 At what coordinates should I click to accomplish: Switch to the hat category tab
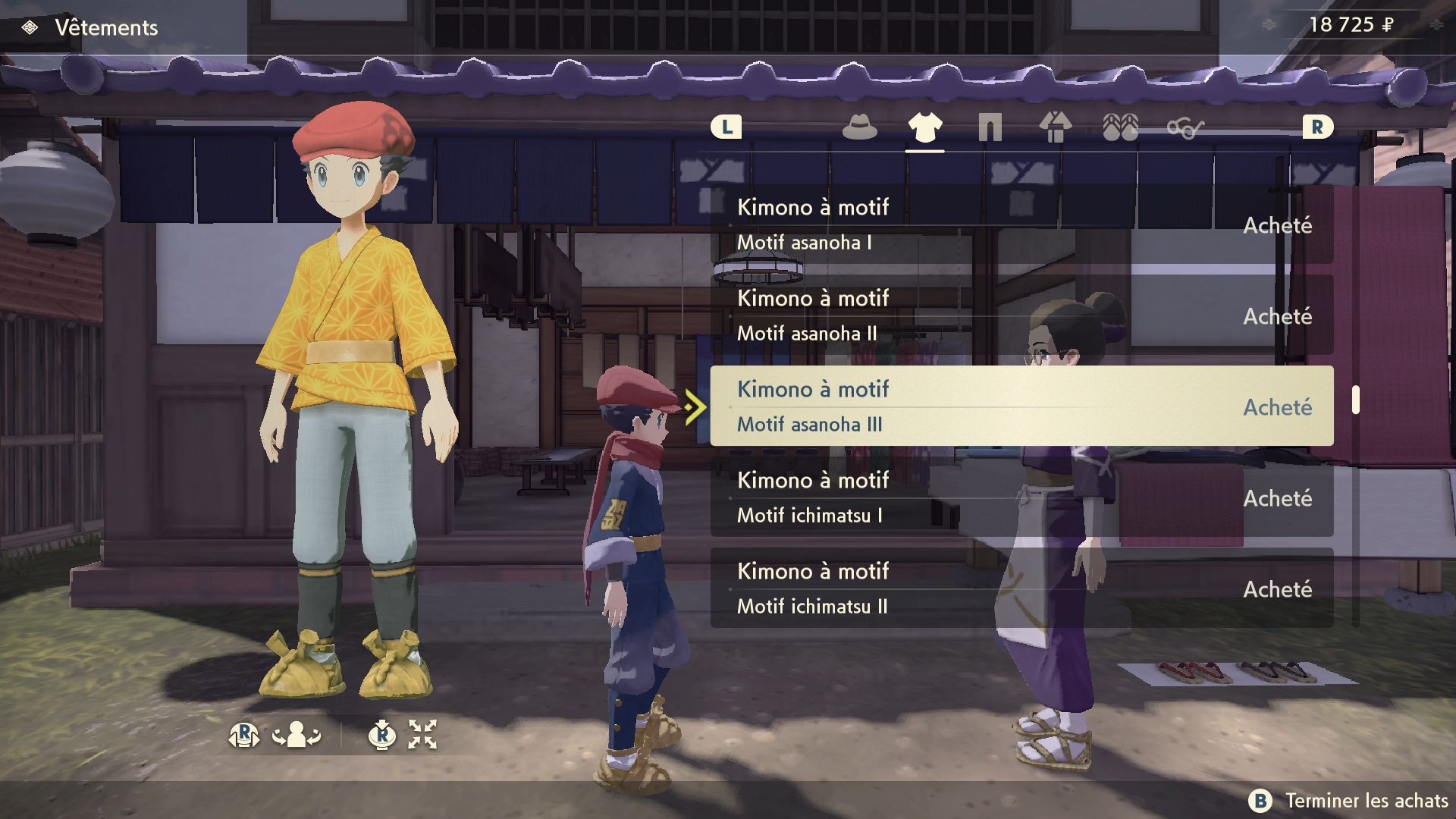point(859,127)
